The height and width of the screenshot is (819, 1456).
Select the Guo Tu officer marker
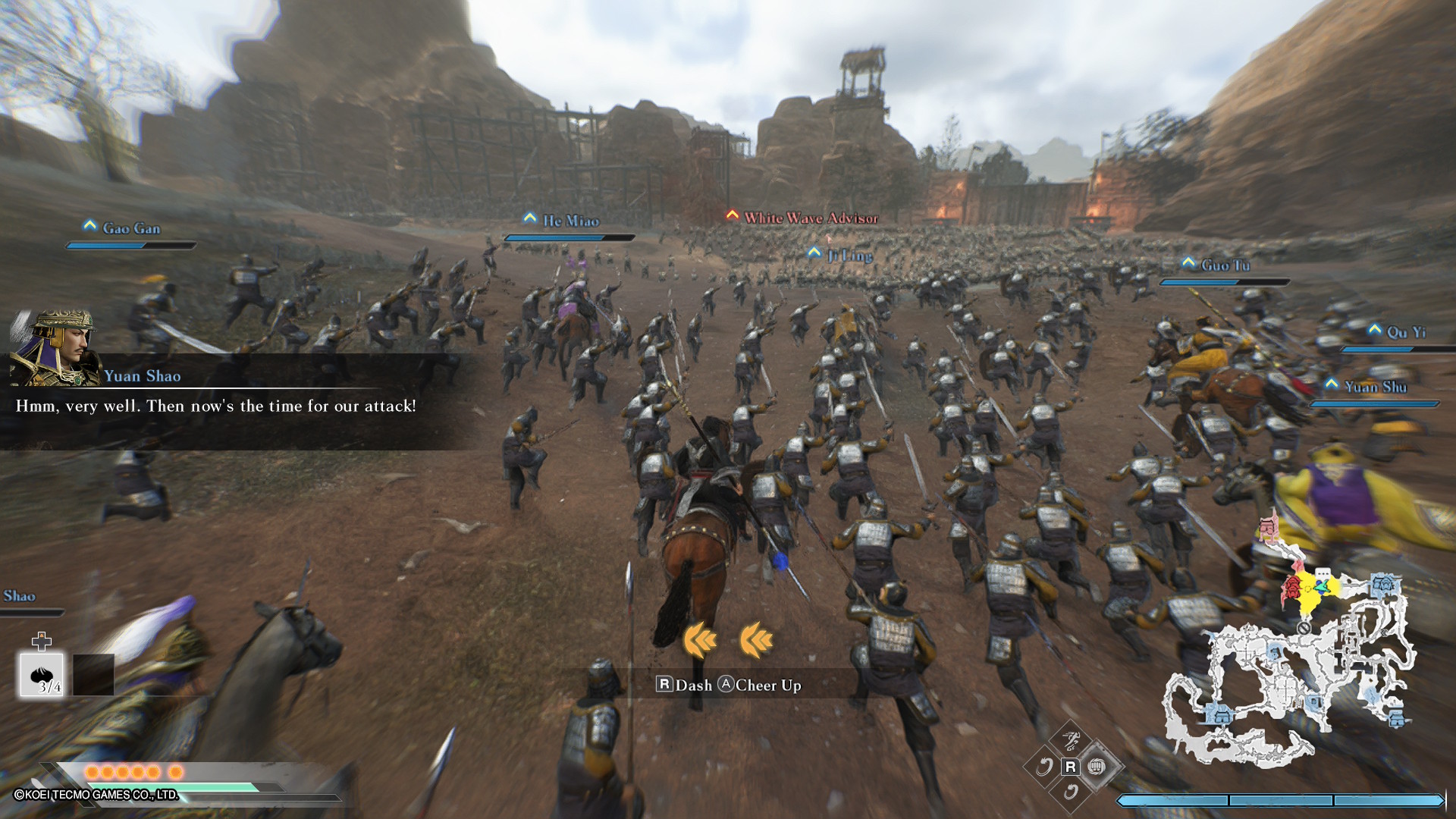[x=1224, y=265]
